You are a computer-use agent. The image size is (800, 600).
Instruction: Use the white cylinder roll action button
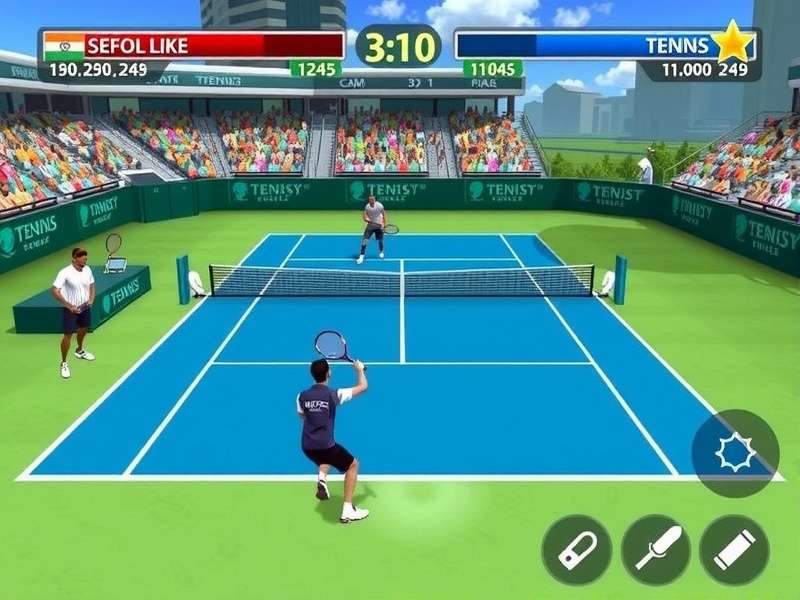click(x=734, y=550)
